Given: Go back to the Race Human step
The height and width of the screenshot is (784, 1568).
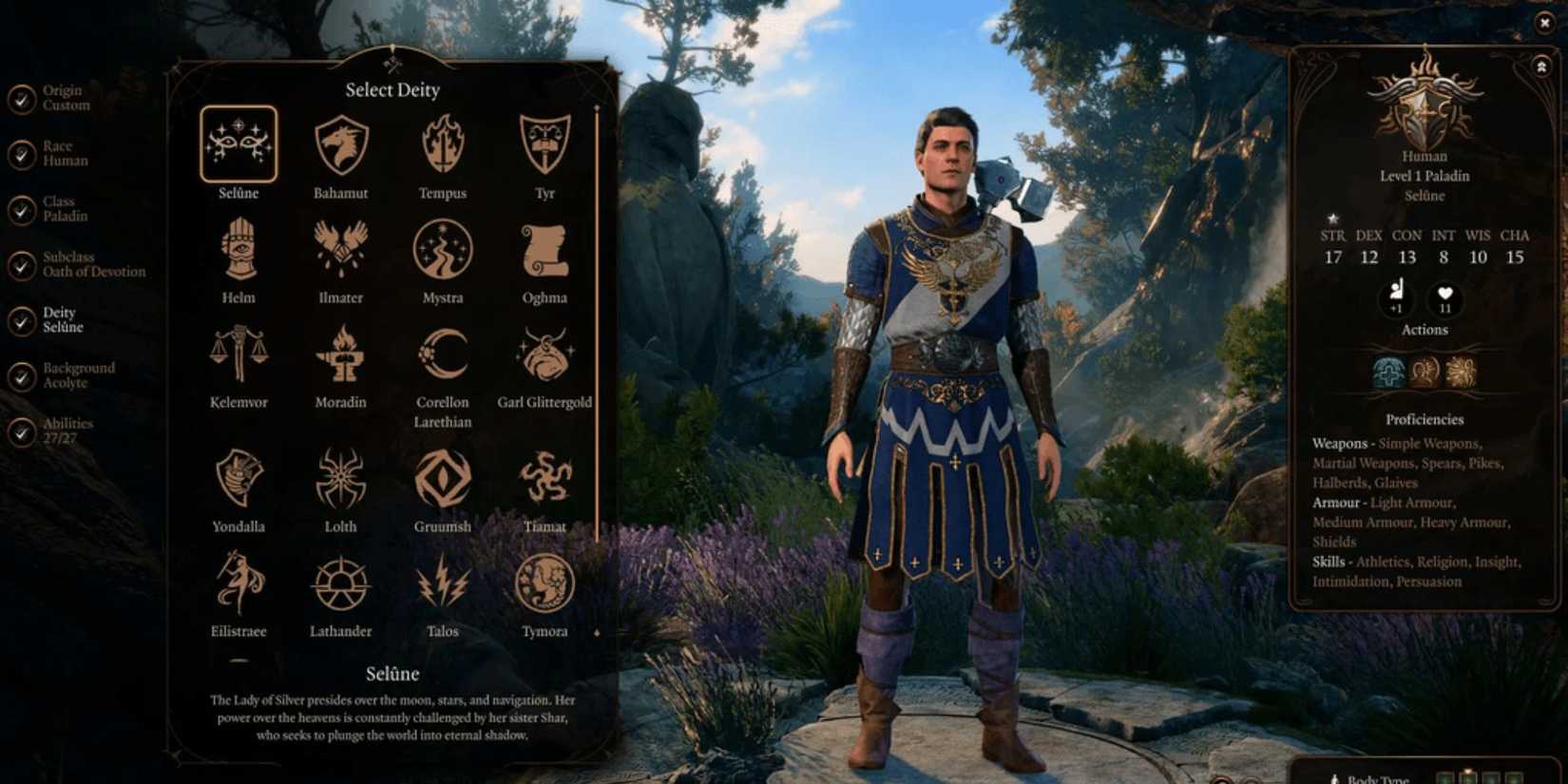Looking at the screenshot, I should [21, 155].
